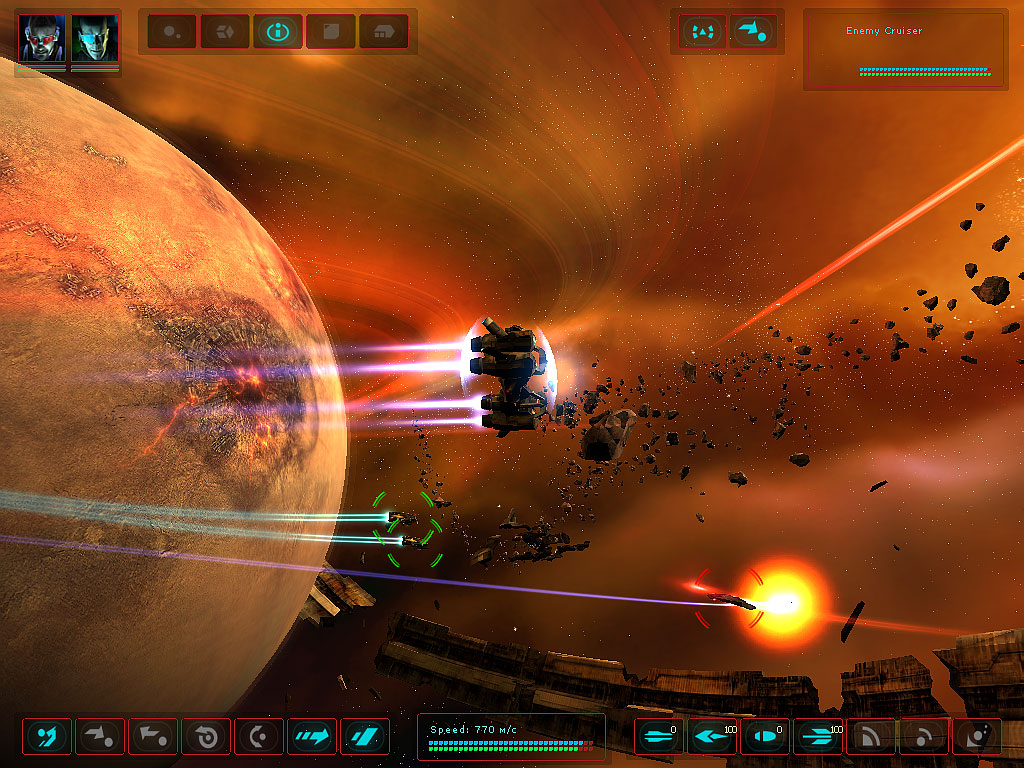Select the cyan-visor pilot portrait
Screen dimensions: 1024x768
(95, 38)
